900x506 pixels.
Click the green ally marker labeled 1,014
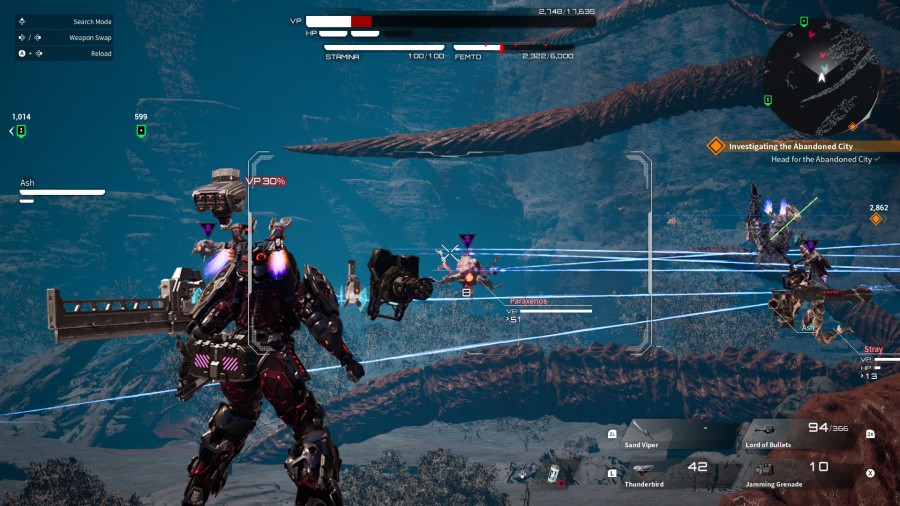(21, 131)
